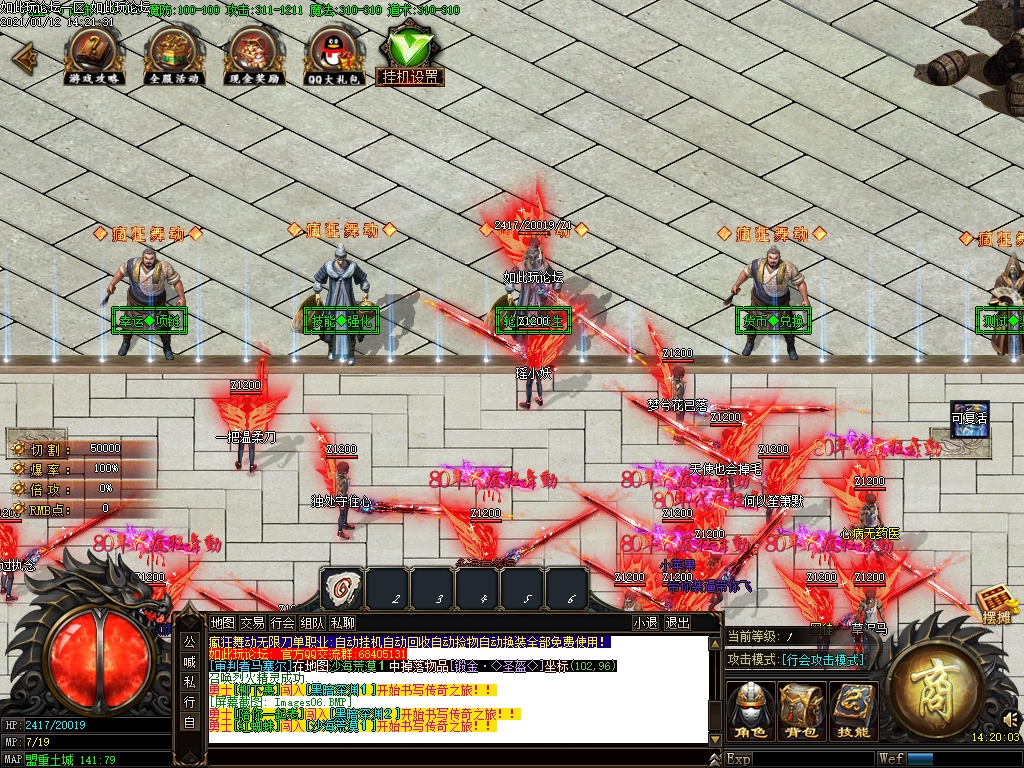Viewport: 1024px width, 768px height.
Task: Open the 现金奖励 cash reward icon
Action: (254, 53)
